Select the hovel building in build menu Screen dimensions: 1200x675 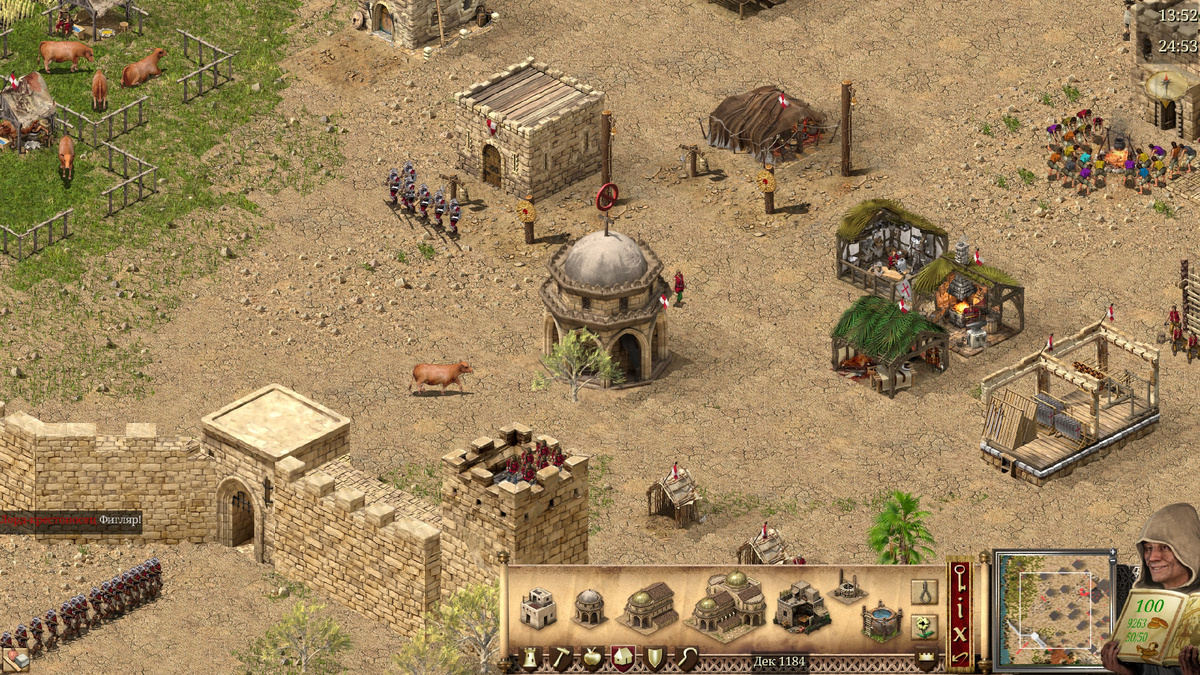[x=537, y=608]
